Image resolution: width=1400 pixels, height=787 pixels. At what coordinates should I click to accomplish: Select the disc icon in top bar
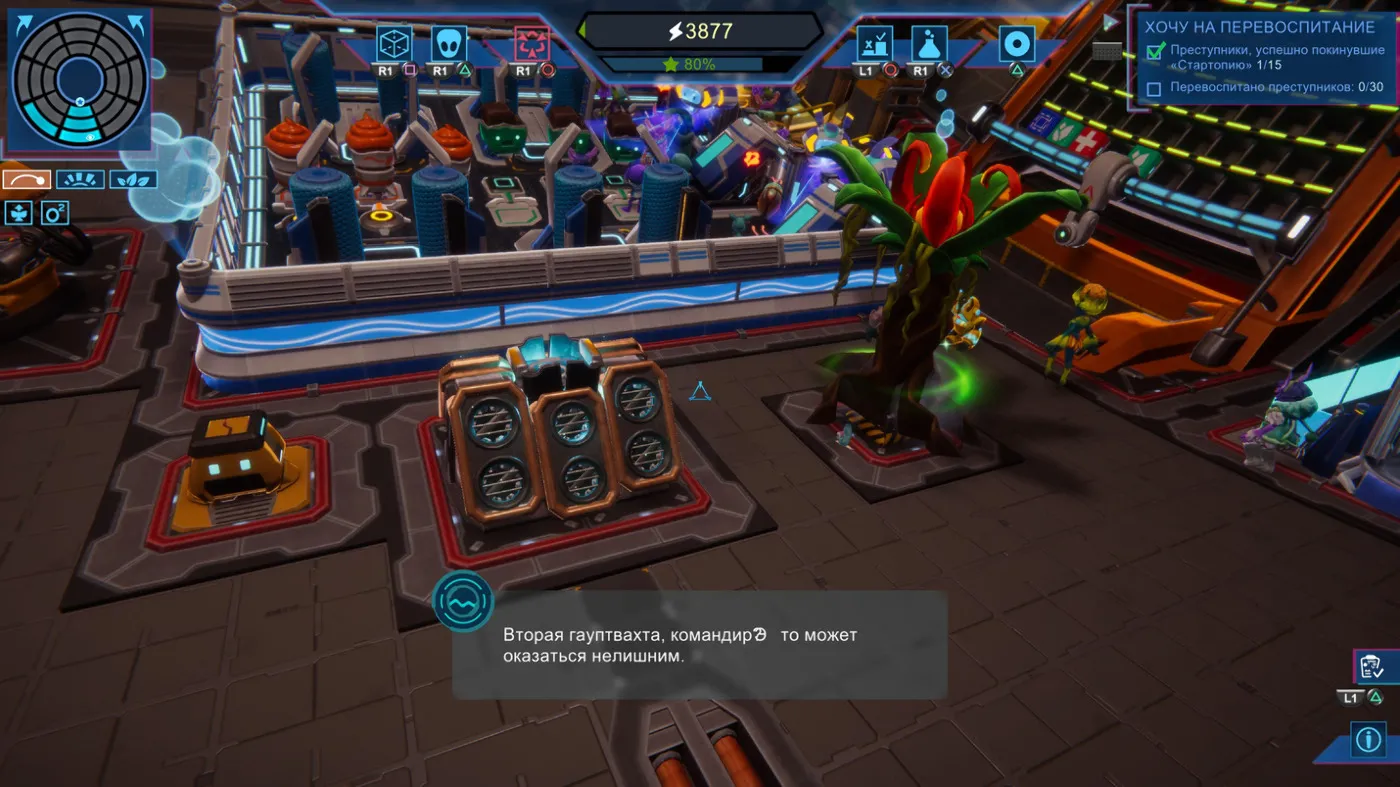pos(1016,44)
